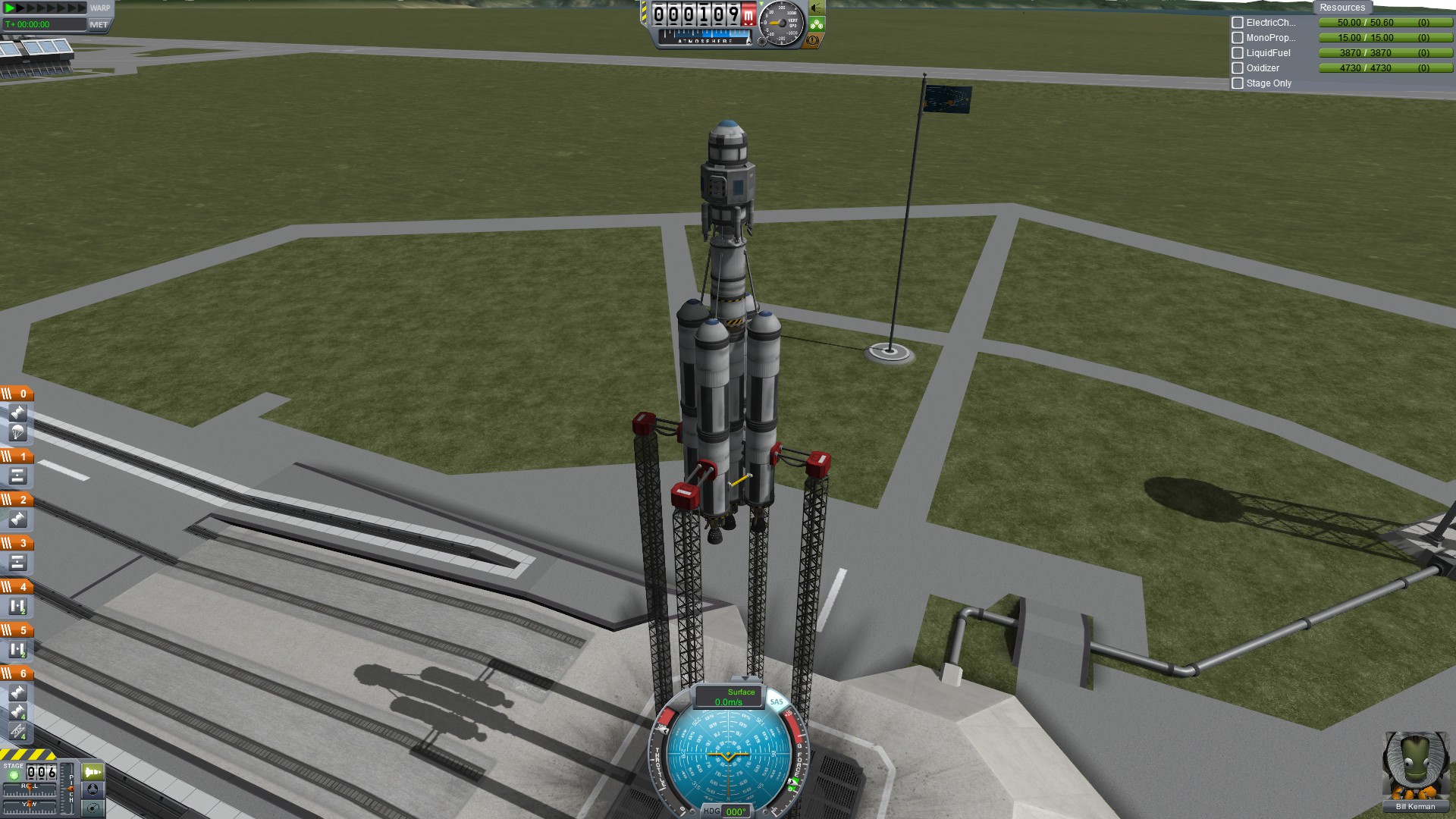Click the stage 6 group header

click(x=17, y=673)
